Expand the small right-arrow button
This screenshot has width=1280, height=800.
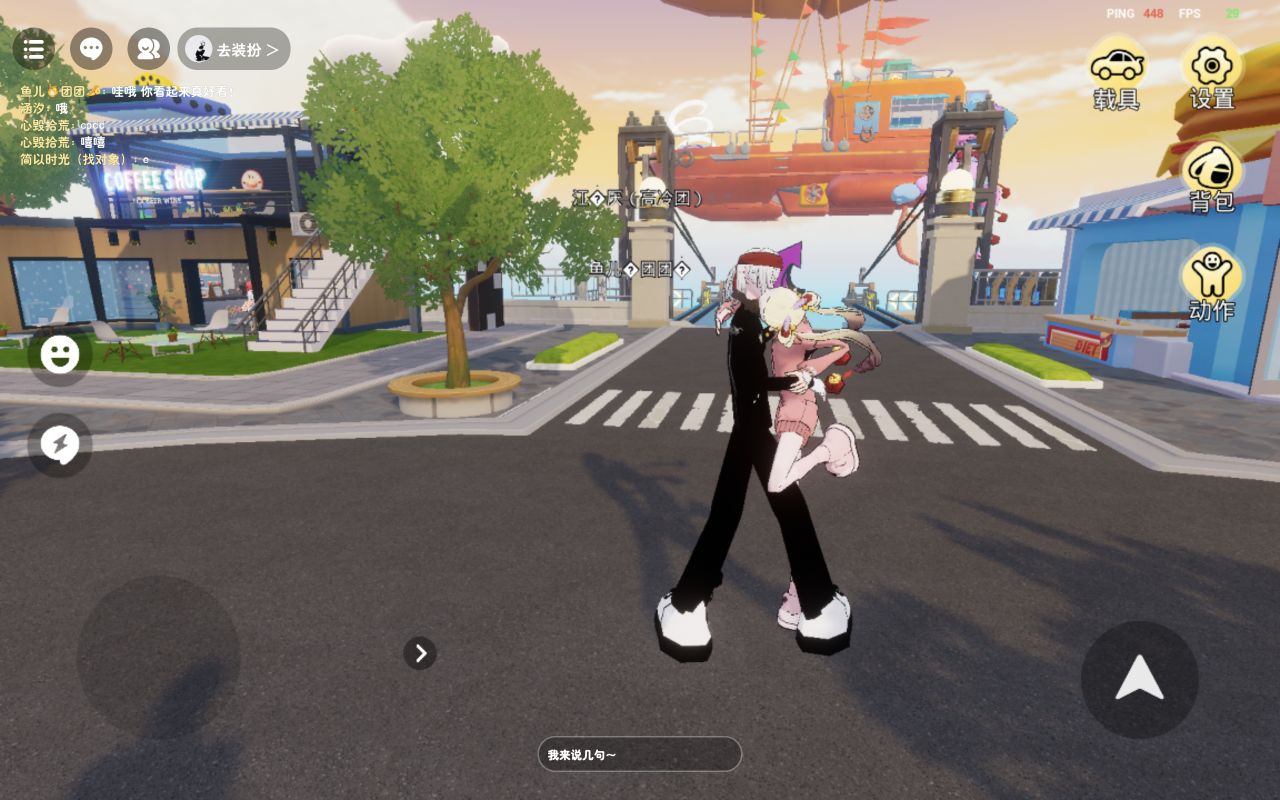point(420,653)
